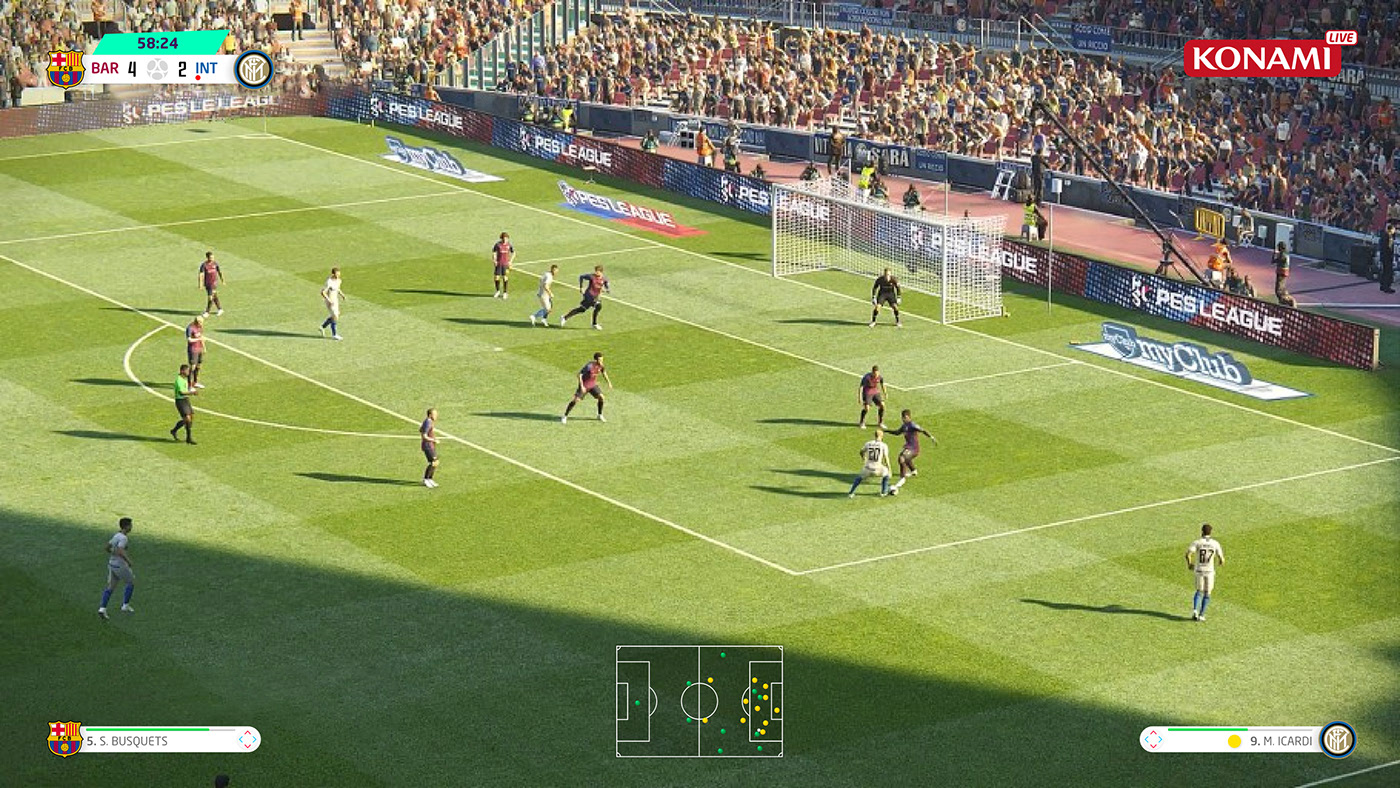Click the pitch radar minimap
This screenshot has height=788, width=1400.
[x=699, y=700]
